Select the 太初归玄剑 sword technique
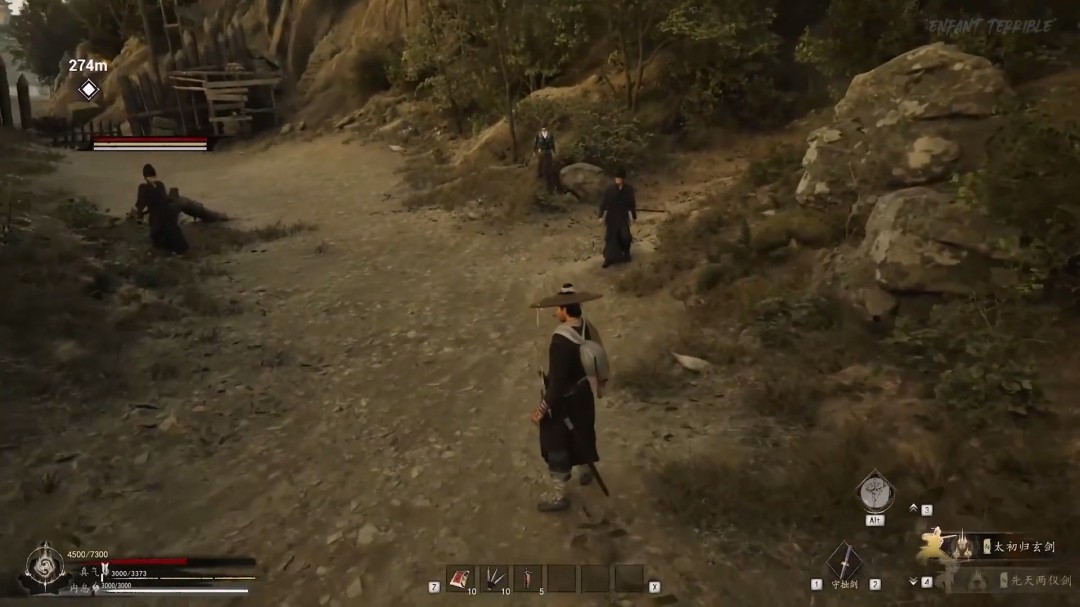The width and height of the screenshot is (1080, 607). pos(1018,546)
